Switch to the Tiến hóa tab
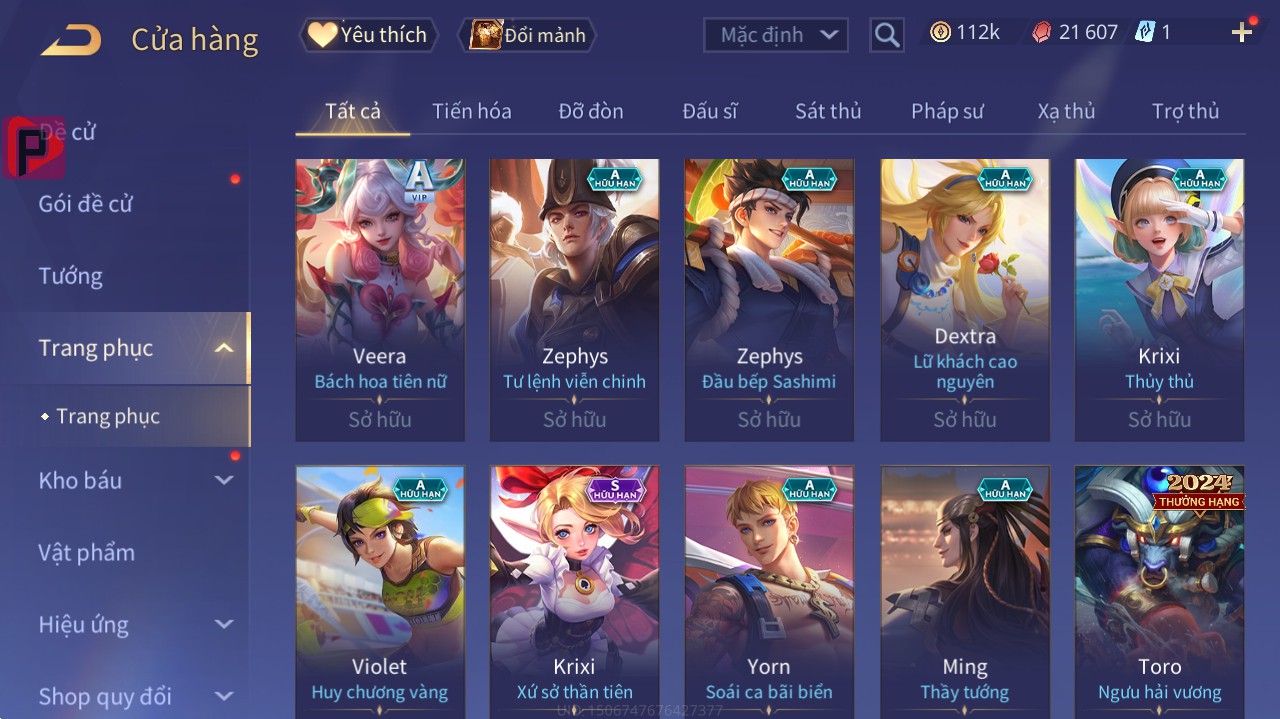The height and width of the screenshot is (719, 1280). [x=471, y=111]
